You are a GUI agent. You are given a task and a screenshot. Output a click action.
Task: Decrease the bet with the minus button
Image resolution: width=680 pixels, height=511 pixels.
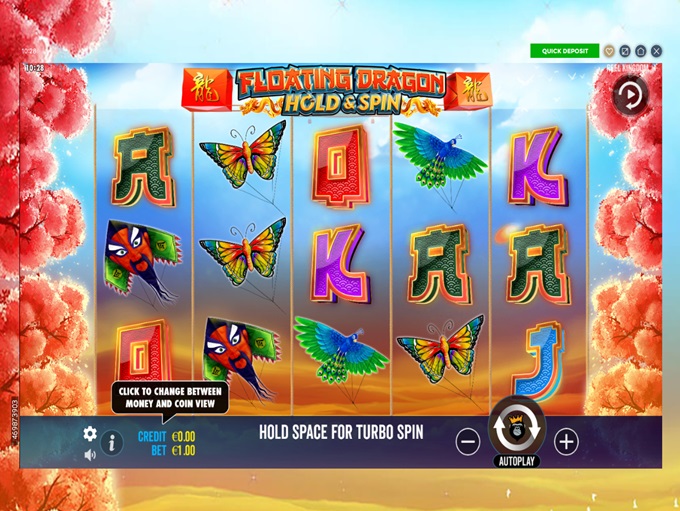click(x=468, y=441)
